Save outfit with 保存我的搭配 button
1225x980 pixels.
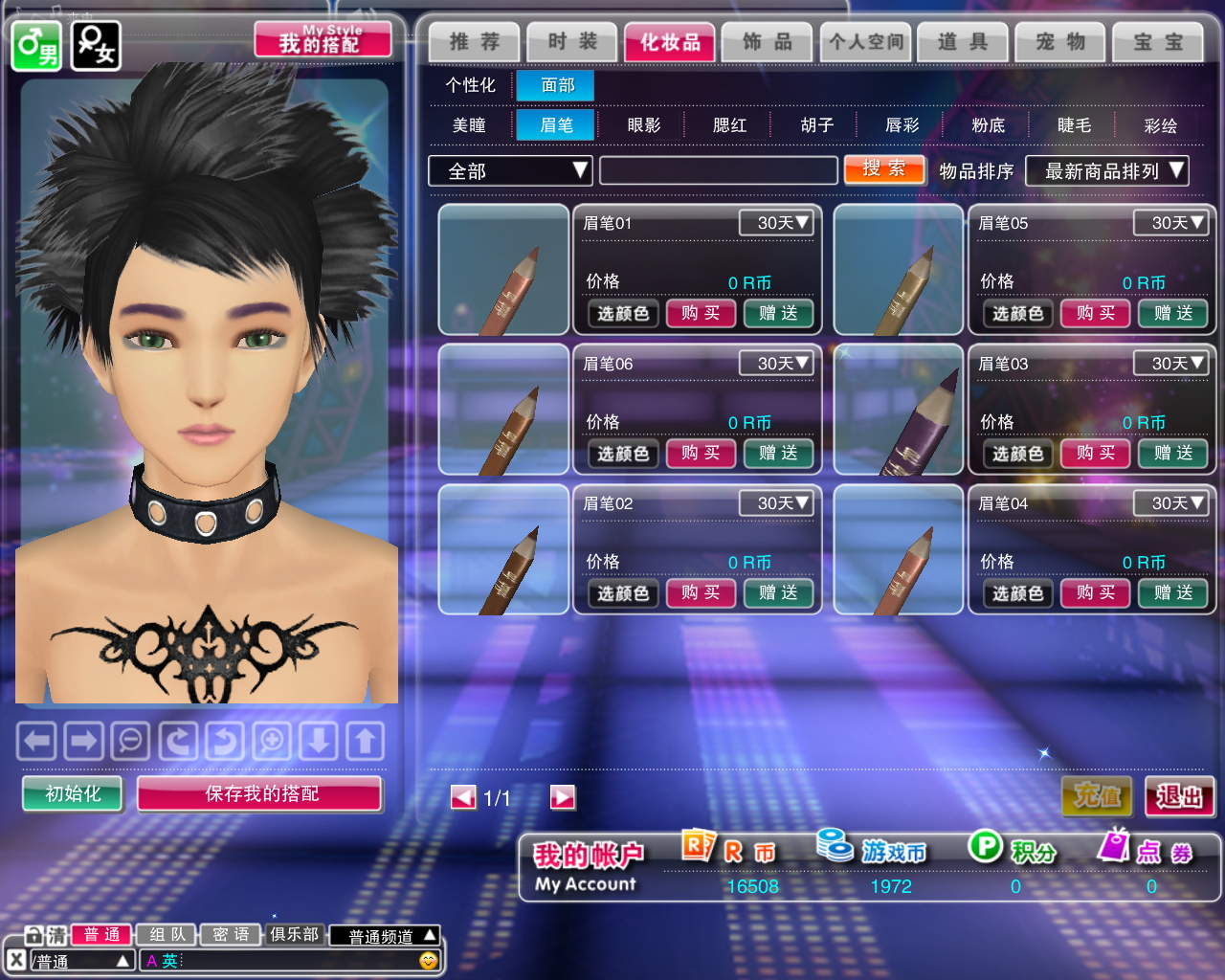260,793
